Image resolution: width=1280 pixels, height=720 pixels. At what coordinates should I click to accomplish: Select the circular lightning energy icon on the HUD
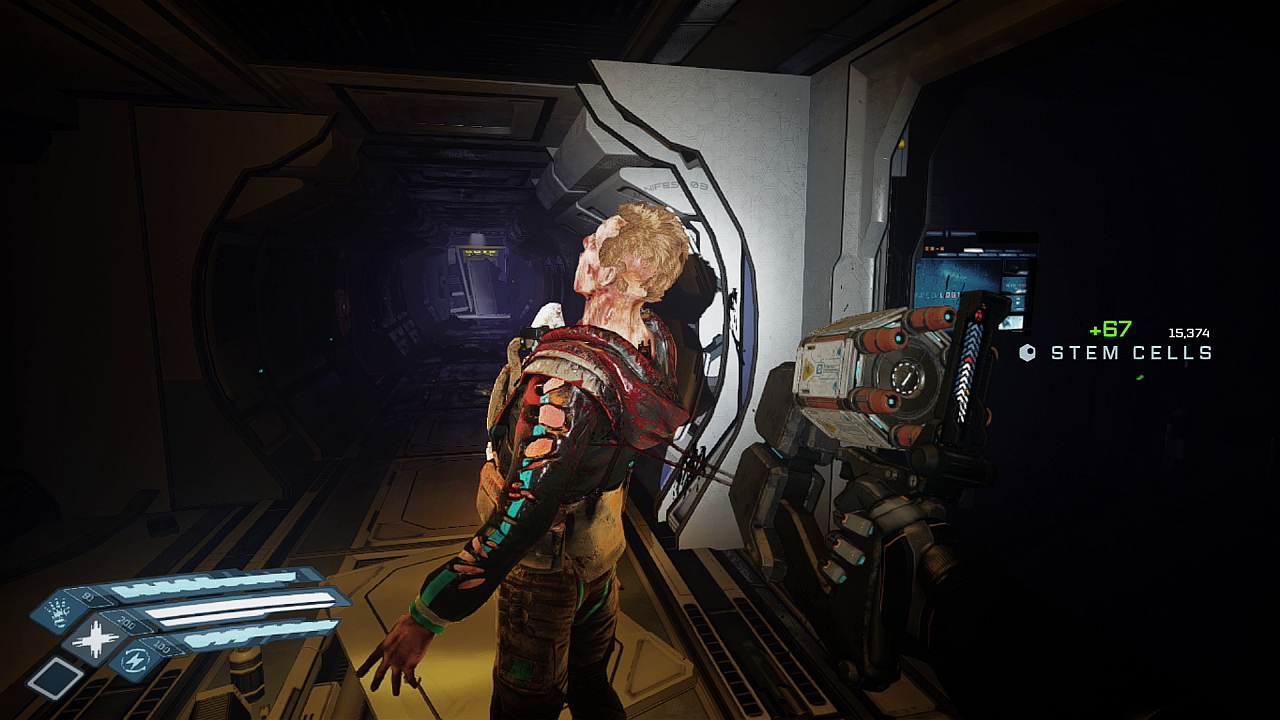click(135, 662)
